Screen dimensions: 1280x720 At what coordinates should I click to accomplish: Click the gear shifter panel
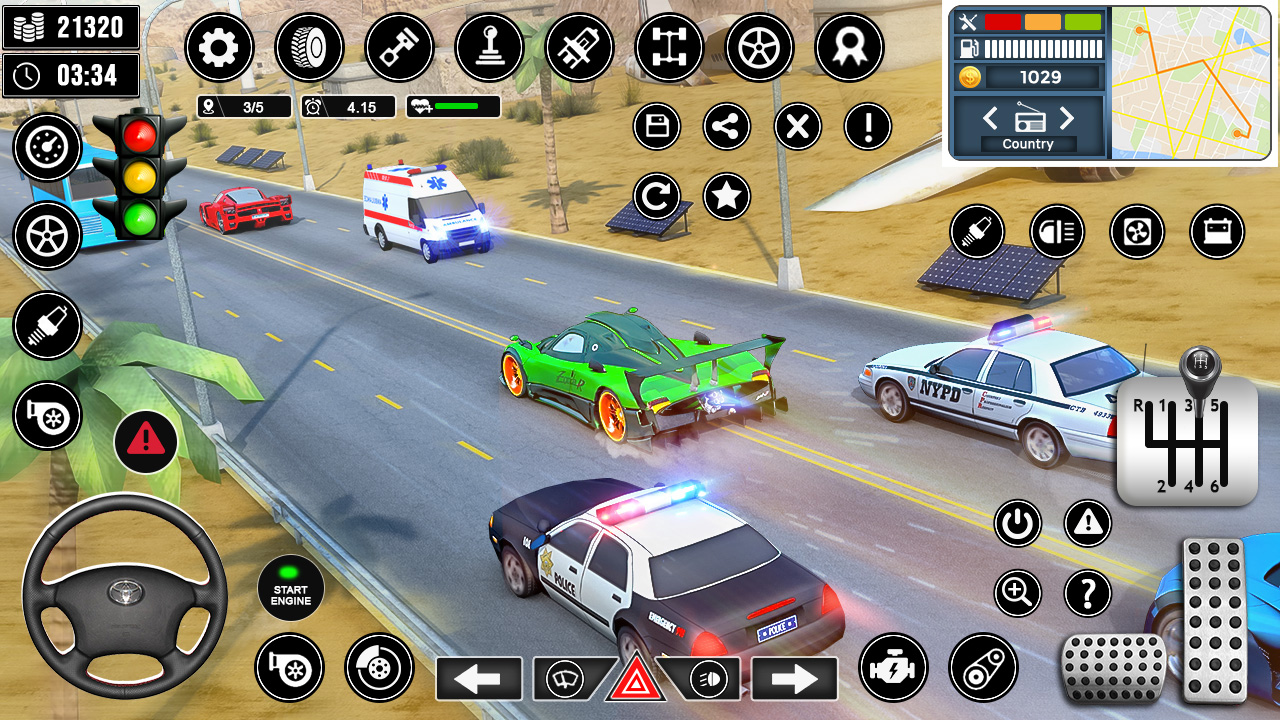tap(1187, 440)
